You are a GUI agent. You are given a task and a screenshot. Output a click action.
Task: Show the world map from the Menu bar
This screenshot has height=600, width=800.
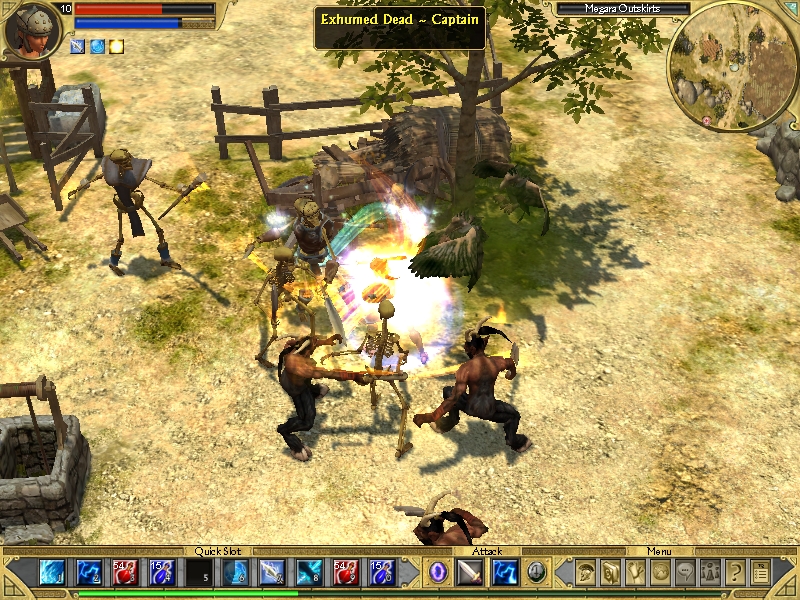pos(661,572)
